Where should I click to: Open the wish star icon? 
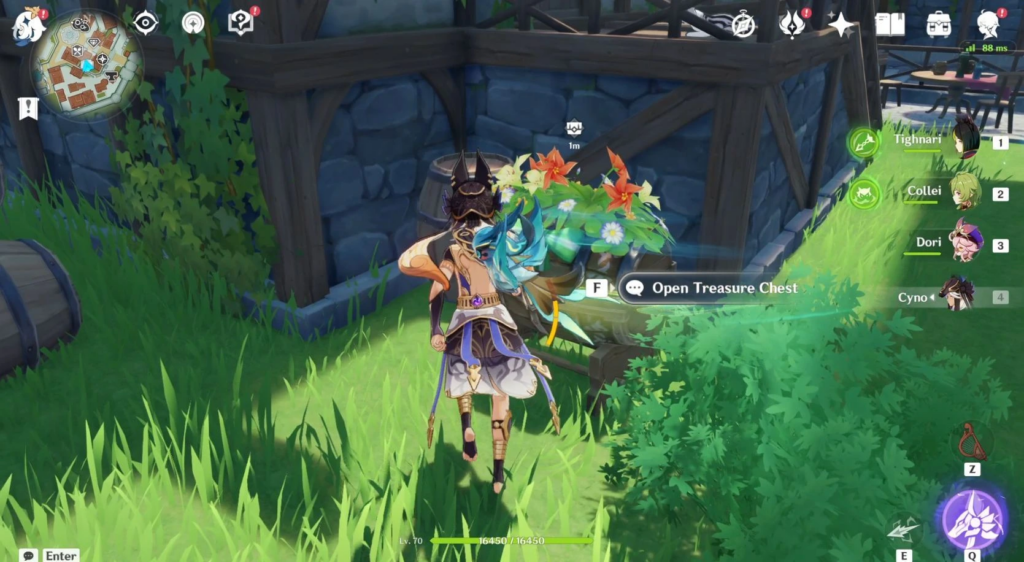pyautogui.click(x=841, y=24)
